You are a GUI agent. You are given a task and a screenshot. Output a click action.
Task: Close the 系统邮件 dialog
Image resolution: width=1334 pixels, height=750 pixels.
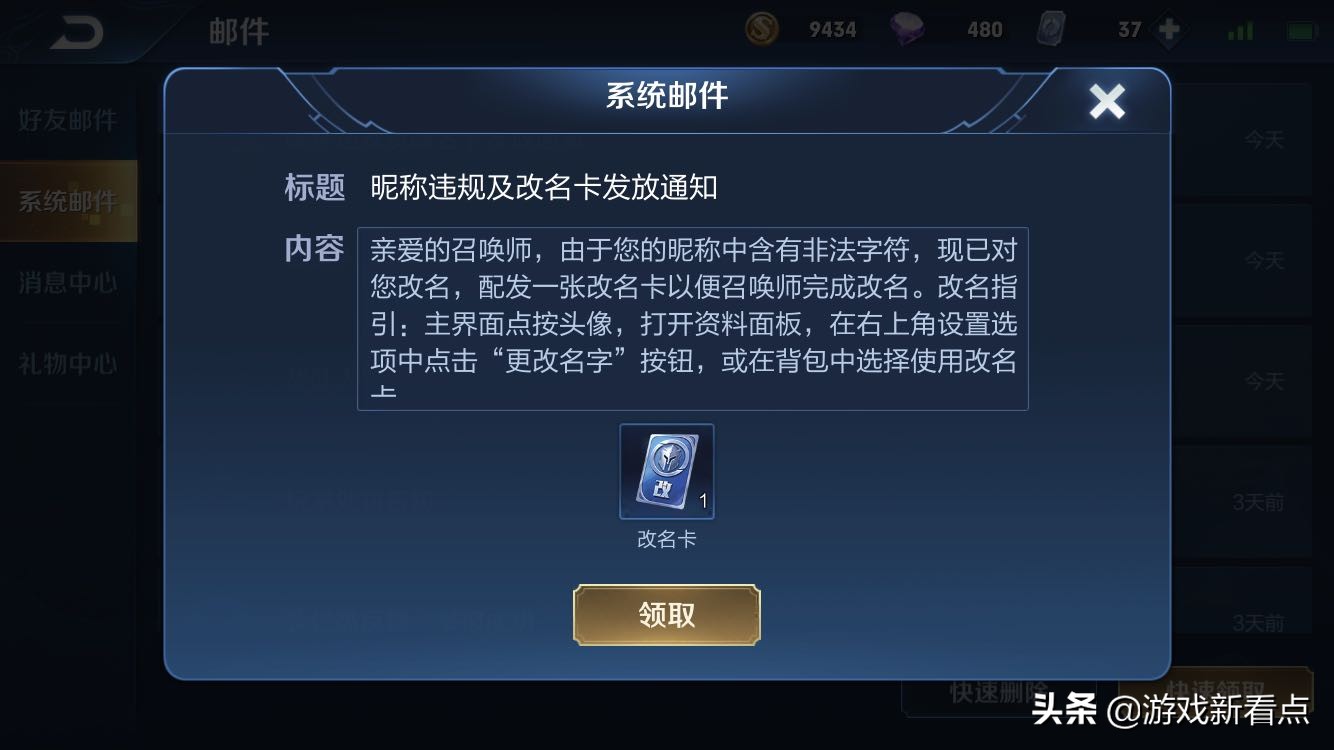click(1106, 101)
